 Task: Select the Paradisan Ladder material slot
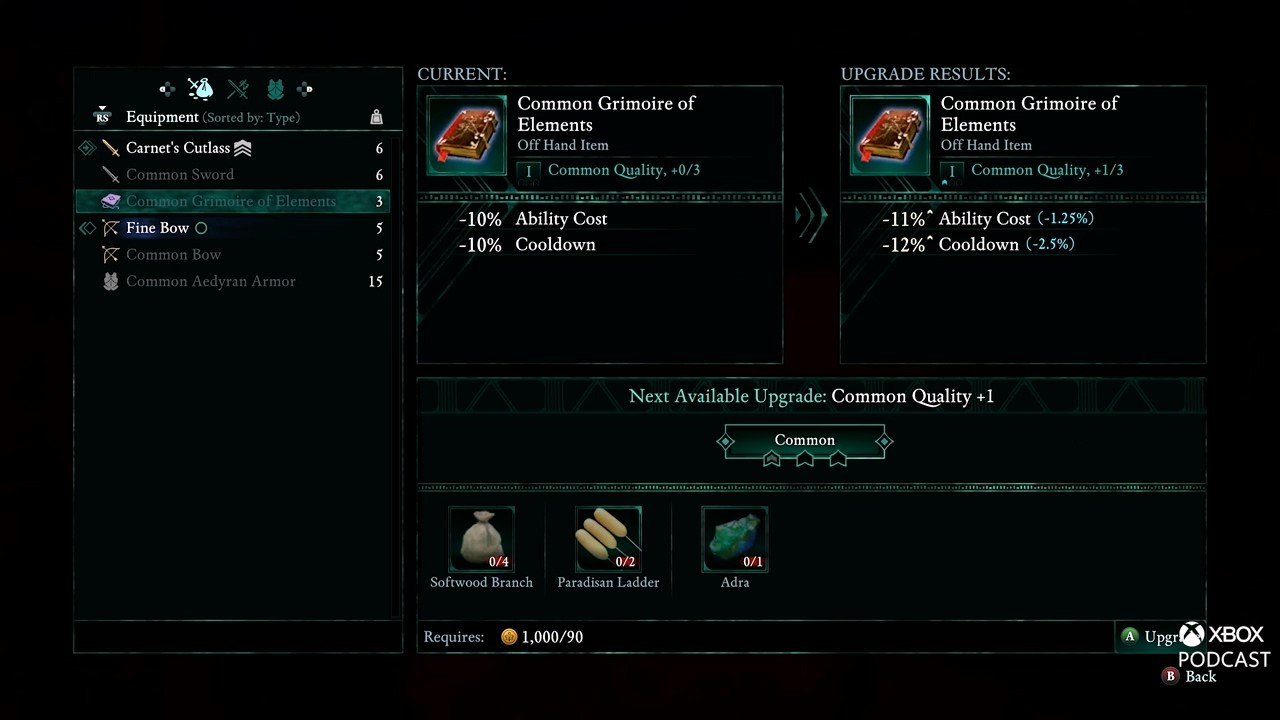(608, 539)
